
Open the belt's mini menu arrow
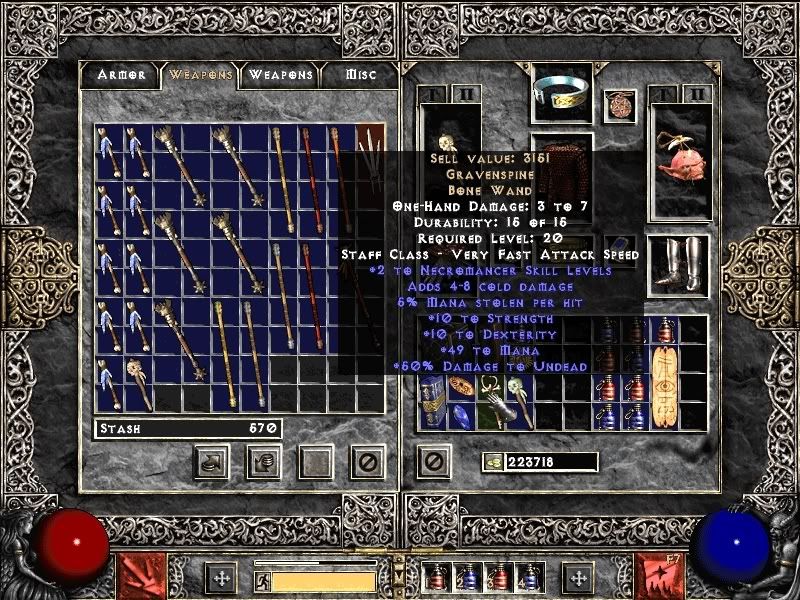(397, 563)
